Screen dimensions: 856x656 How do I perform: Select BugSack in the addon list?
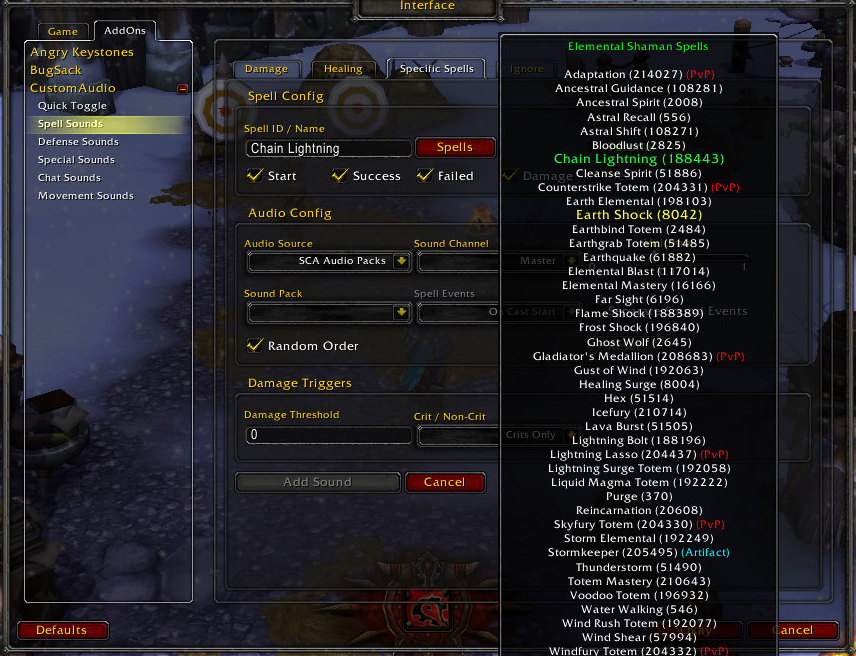point(56,70)
